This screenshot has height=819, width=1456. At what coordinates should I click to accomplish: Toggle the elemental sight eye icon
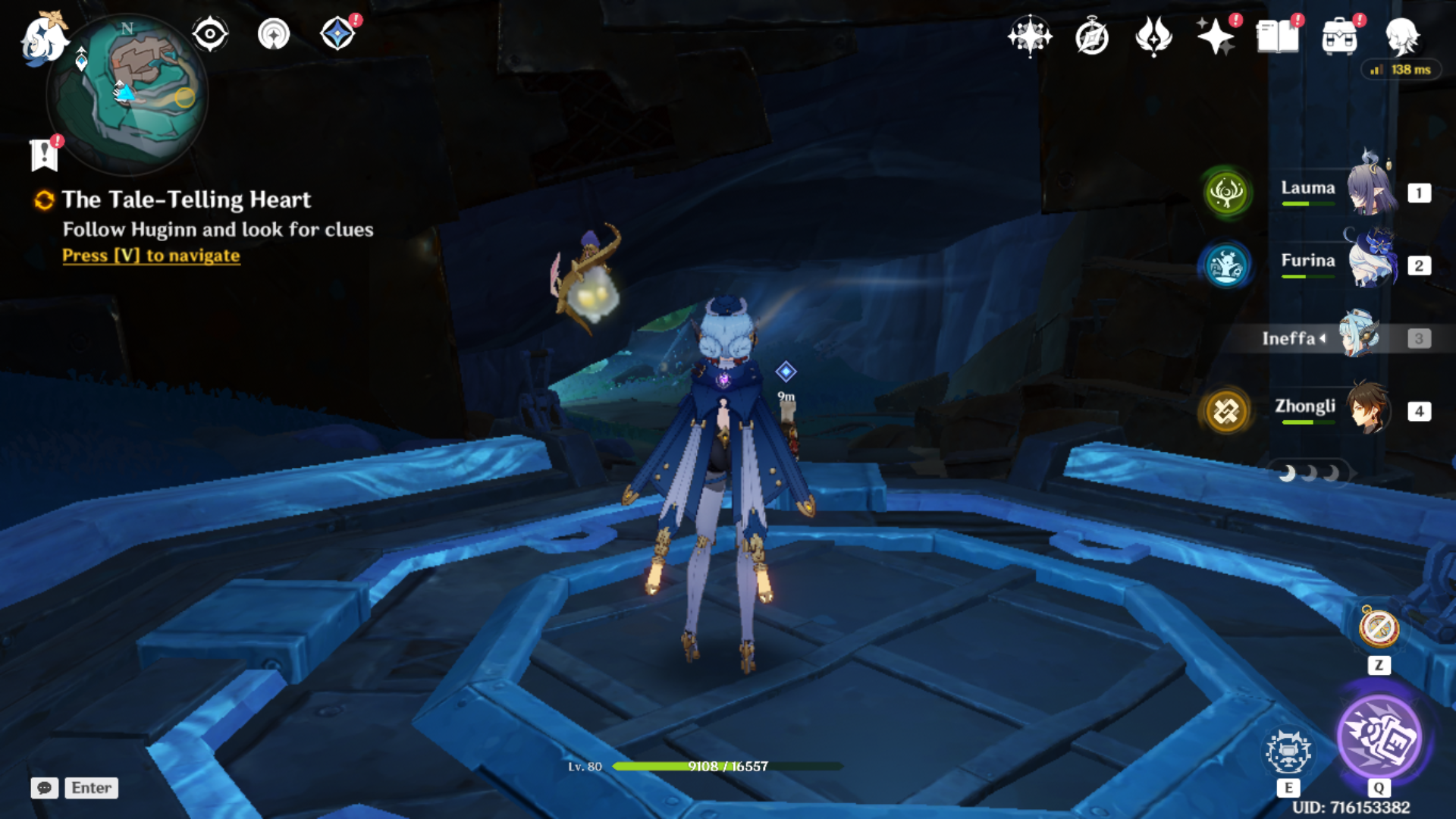click(x=210, y=35)
